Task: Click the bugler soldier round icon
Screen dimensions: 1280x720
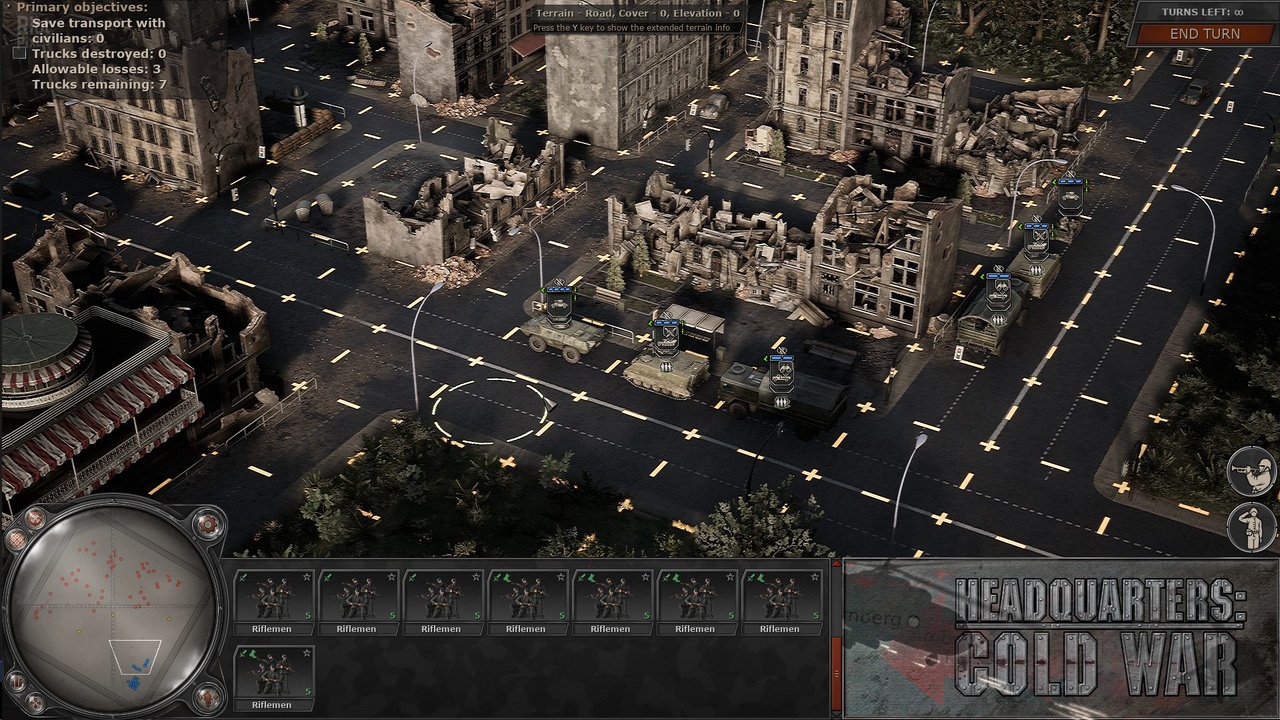Action: tap(1251, 472)
